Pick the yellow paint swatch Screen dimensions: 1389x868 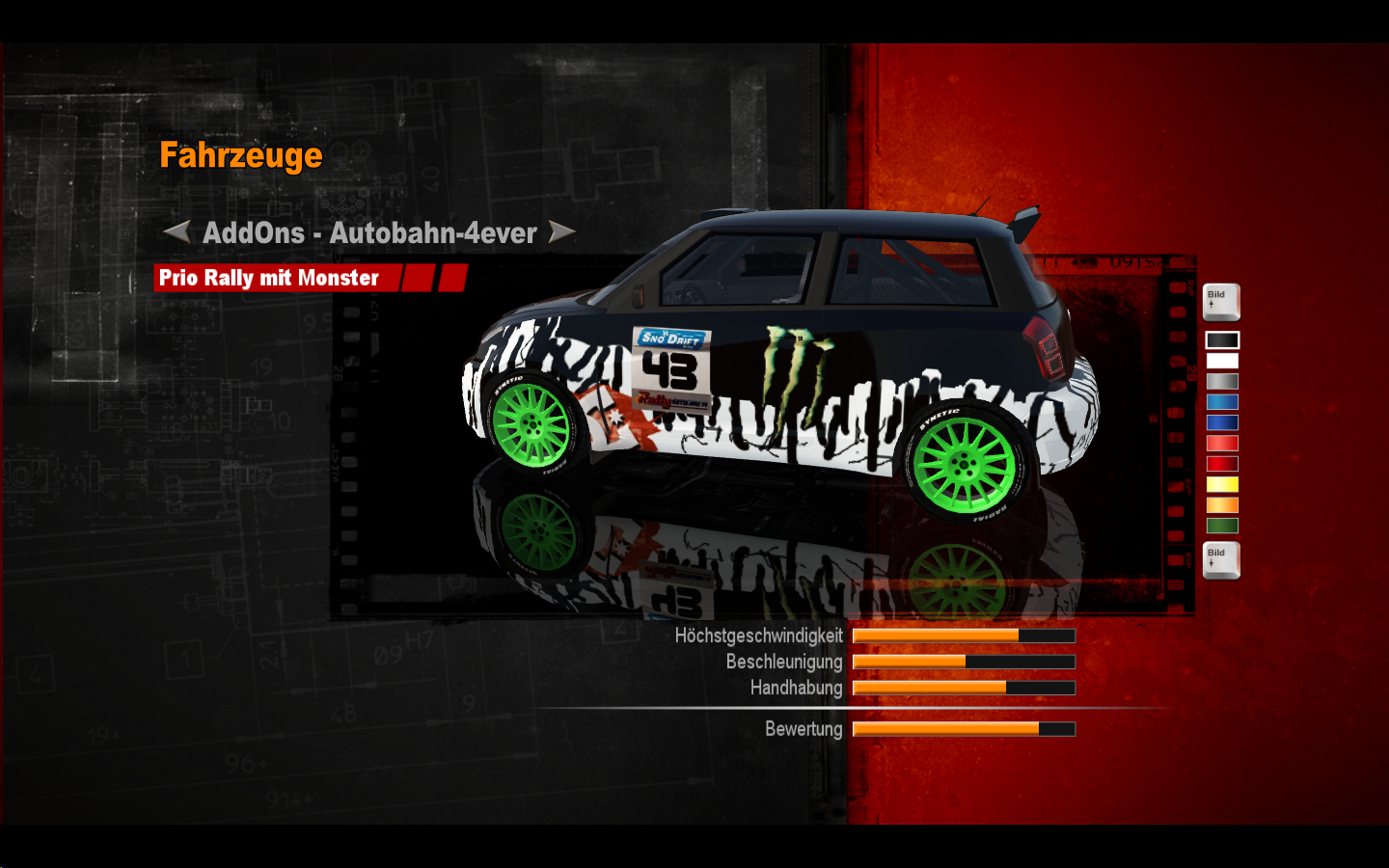1222,484
